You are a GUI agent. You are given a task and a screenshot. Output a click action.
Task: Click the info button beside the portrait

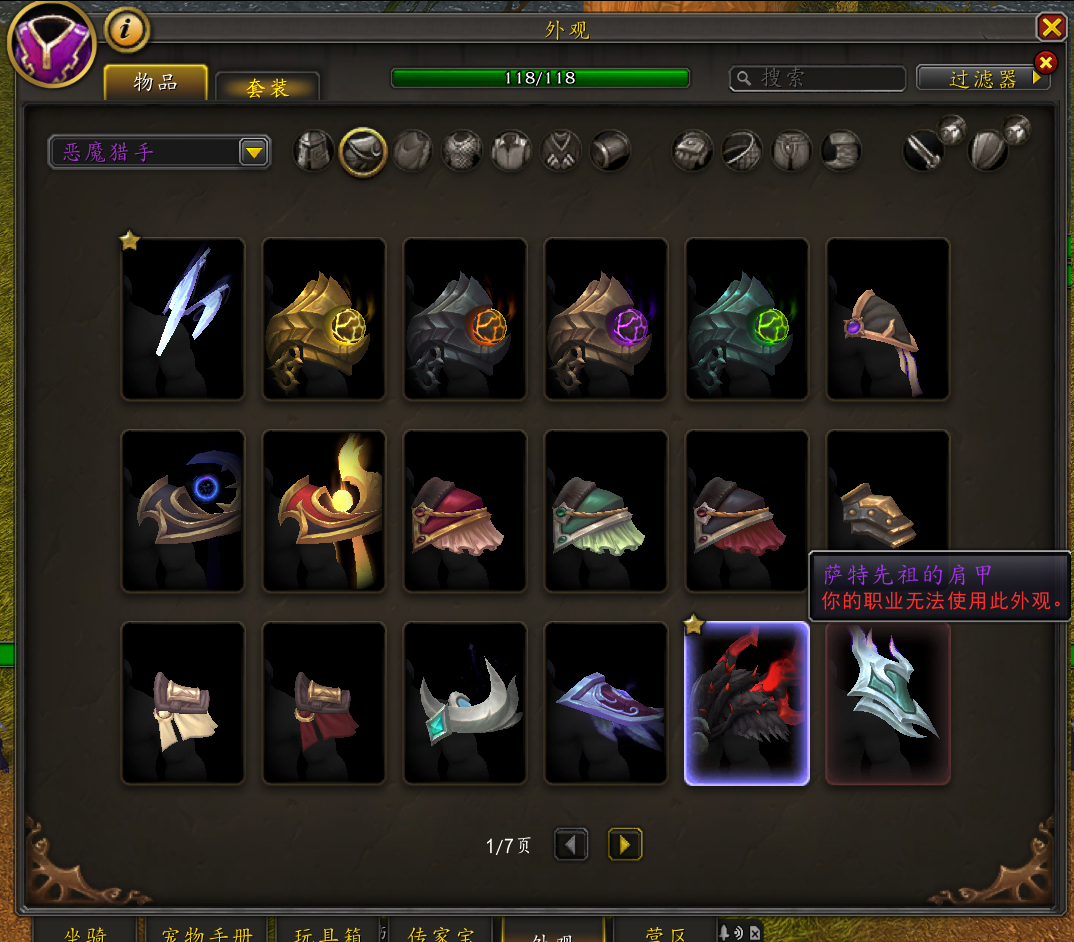click(x=126, y=30)
